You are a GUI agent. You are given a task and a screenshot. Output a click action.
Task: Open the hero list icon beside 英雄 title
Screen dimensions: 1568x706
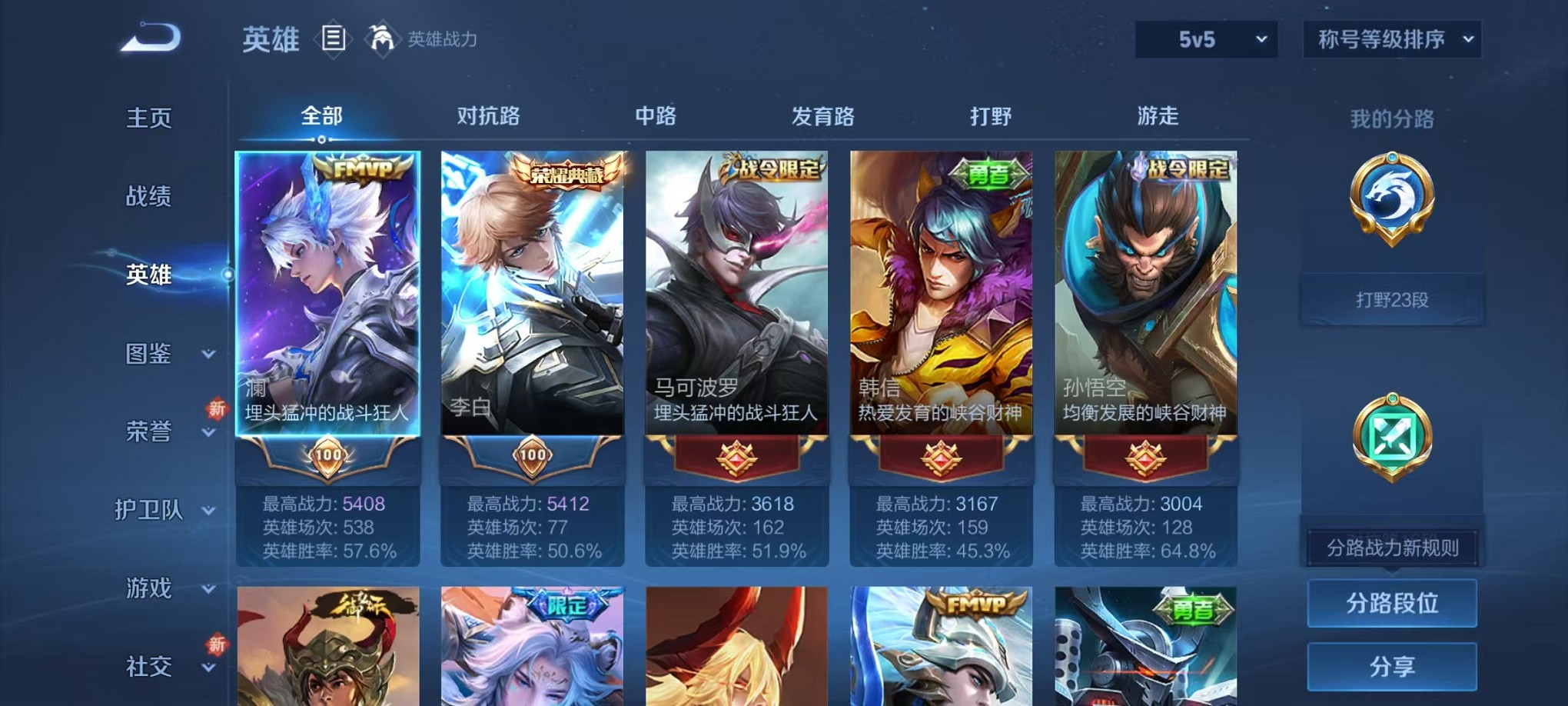334,39
